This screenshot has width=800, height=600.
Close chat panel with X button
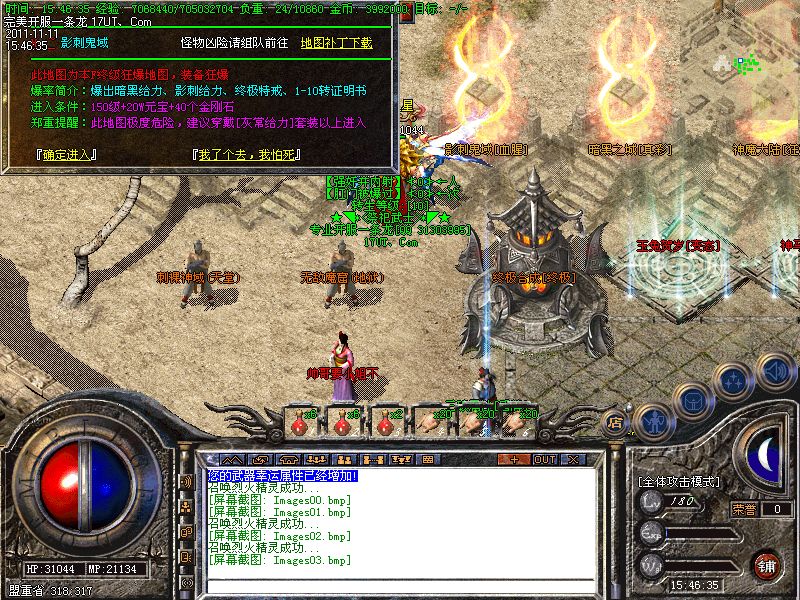tap(574, 459)
